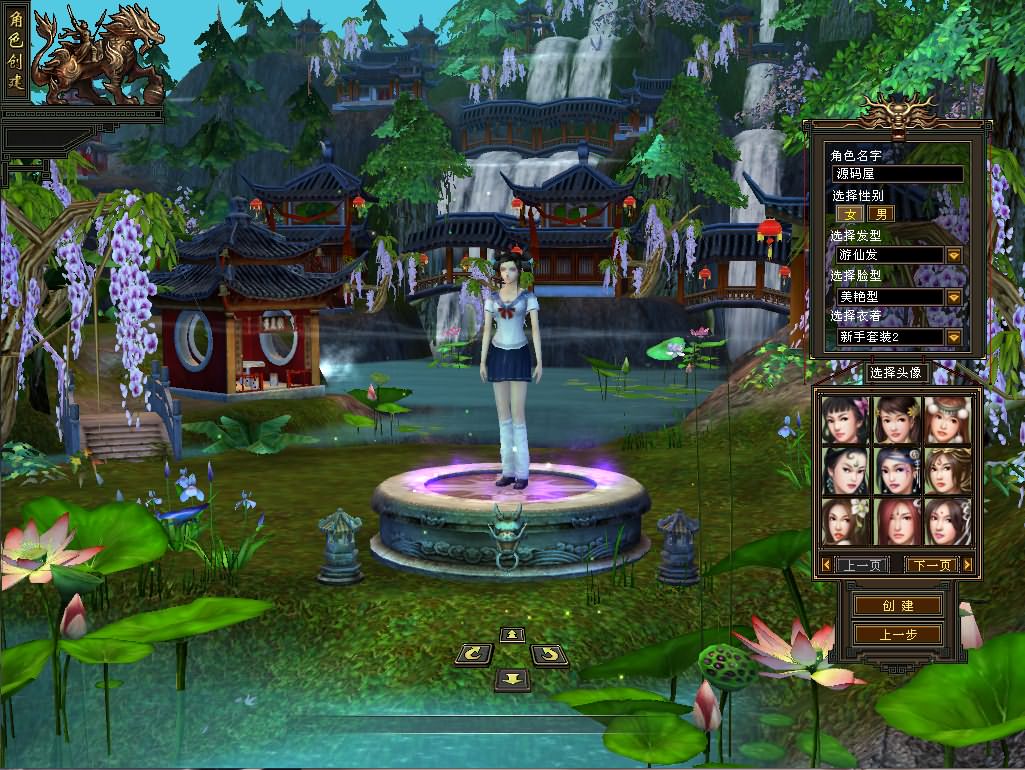Viewport: 1025px width, 770px height.
Task: Rotate character using the right curved arrow
Action: tap(549, 656)
